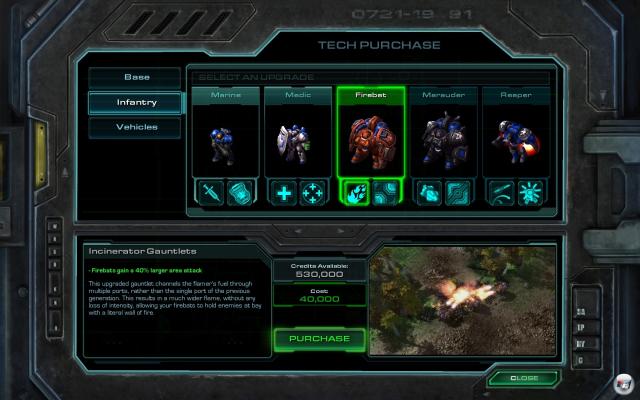Click the Marauder unit portrait
Screen dimensions: 640x400
443,142
